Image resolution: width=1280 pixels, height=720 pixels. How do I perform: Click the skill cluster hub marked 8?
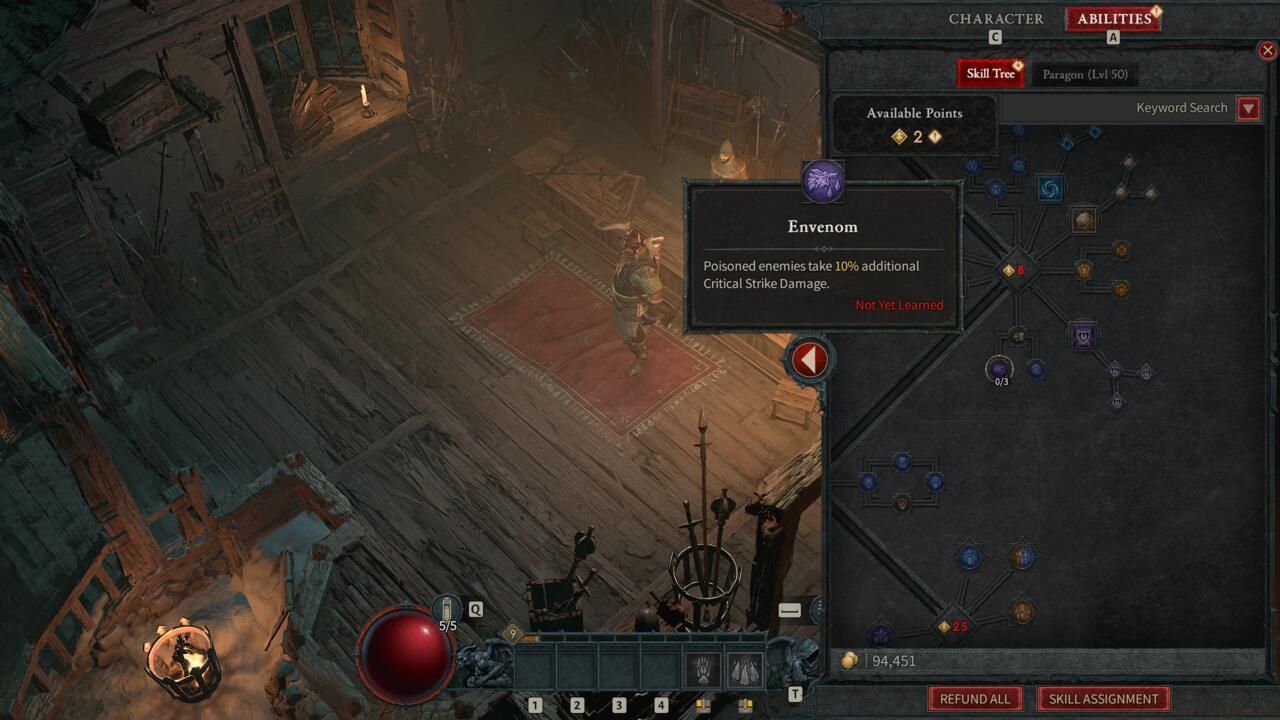[x=1015, y=270]
